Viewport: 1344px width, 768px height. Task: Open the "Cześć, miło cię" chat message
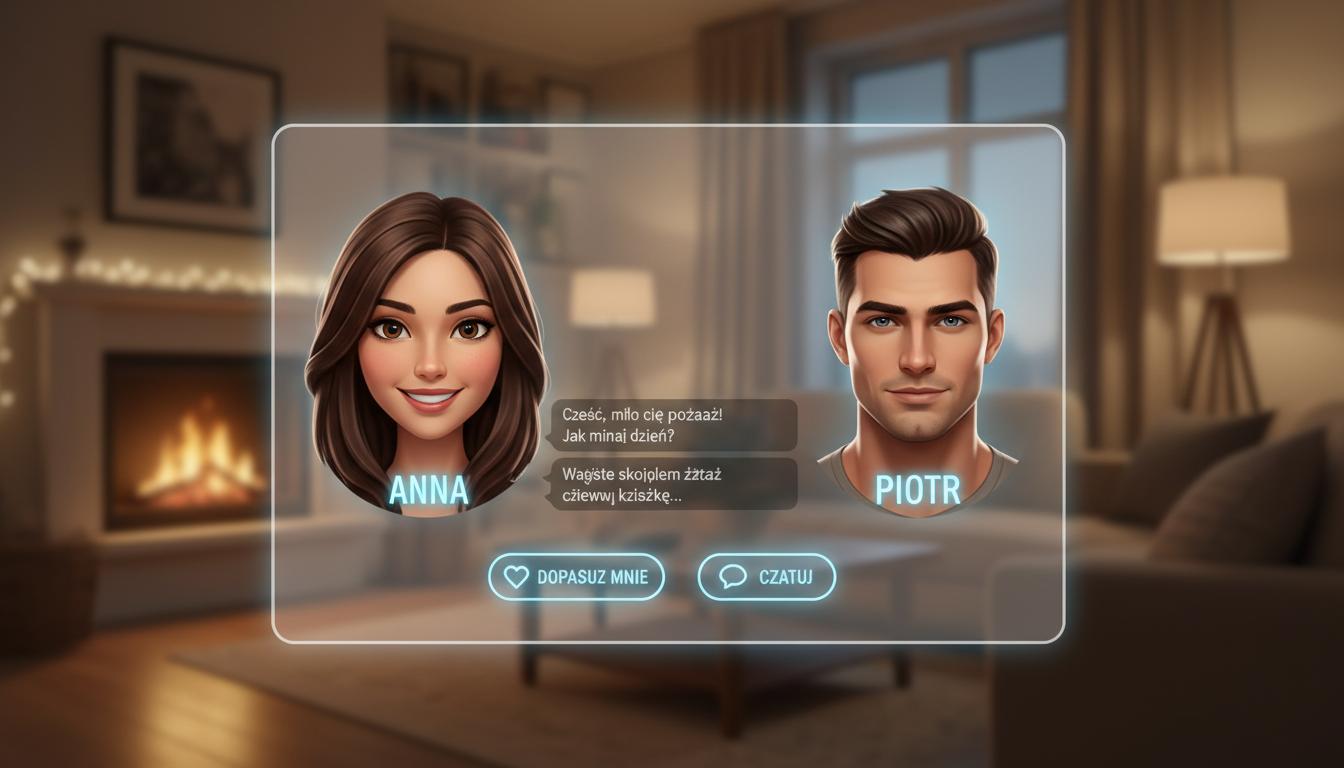point(673,425)
